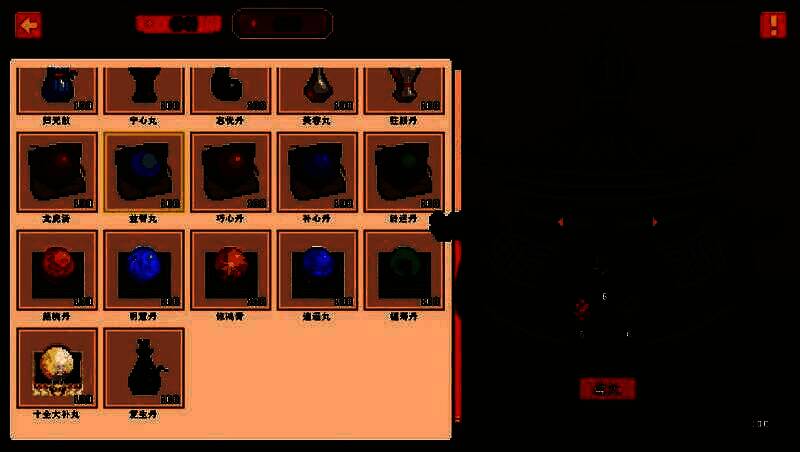Viewport: 800px width, 452px height.
Task: Choose the black gourd bottle item
Action: (x=144, y=367)
